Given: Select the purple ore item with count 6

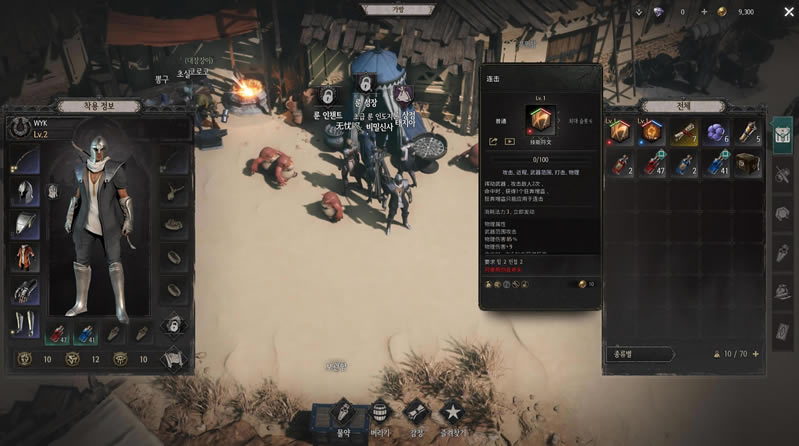Looking at the screenshot, I should coord(714,132).
